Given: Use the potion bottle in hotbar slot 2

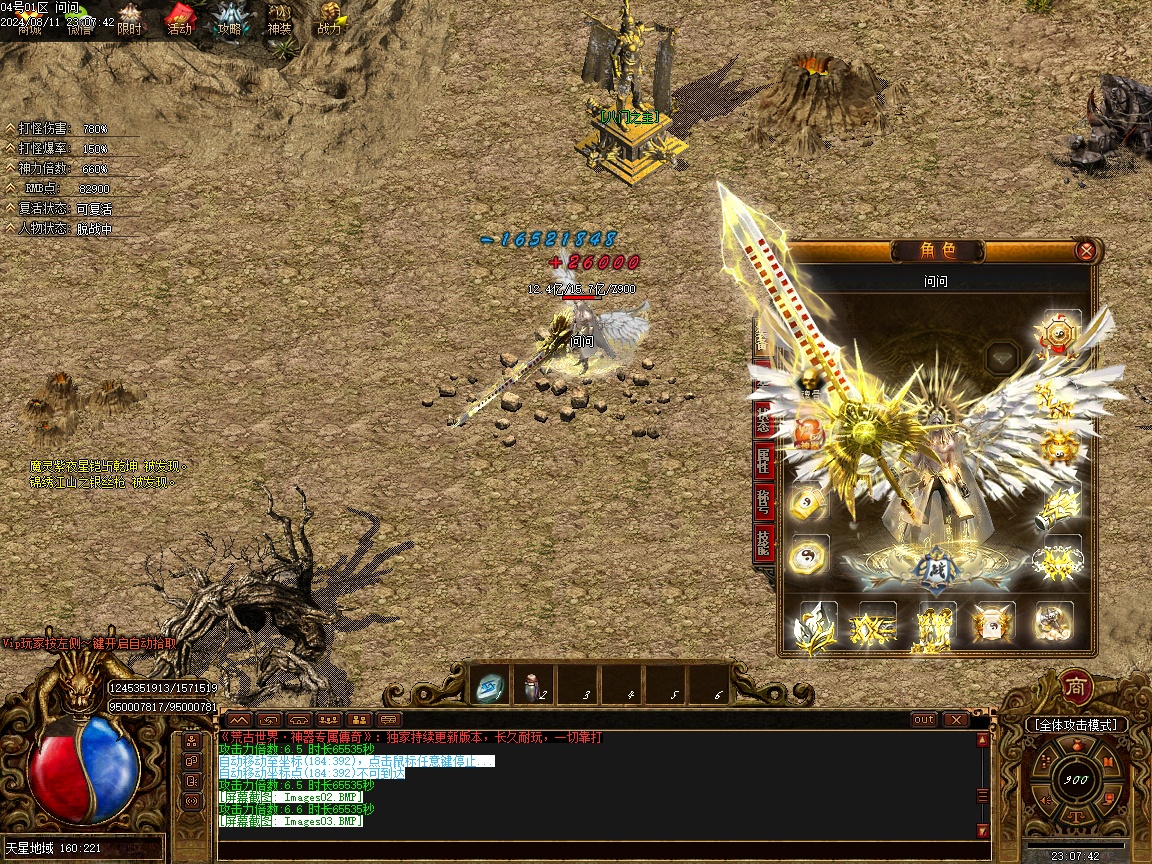Looking at the screenshot, I should (532, 686).
